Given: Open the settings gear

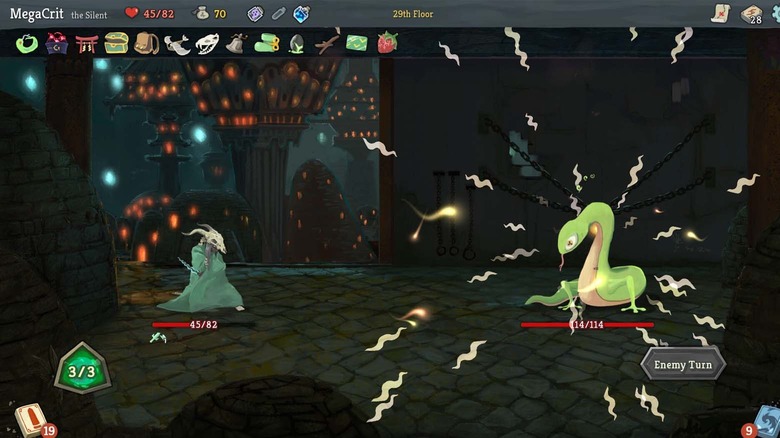Looking at the screenshot, I should (775, 13).
